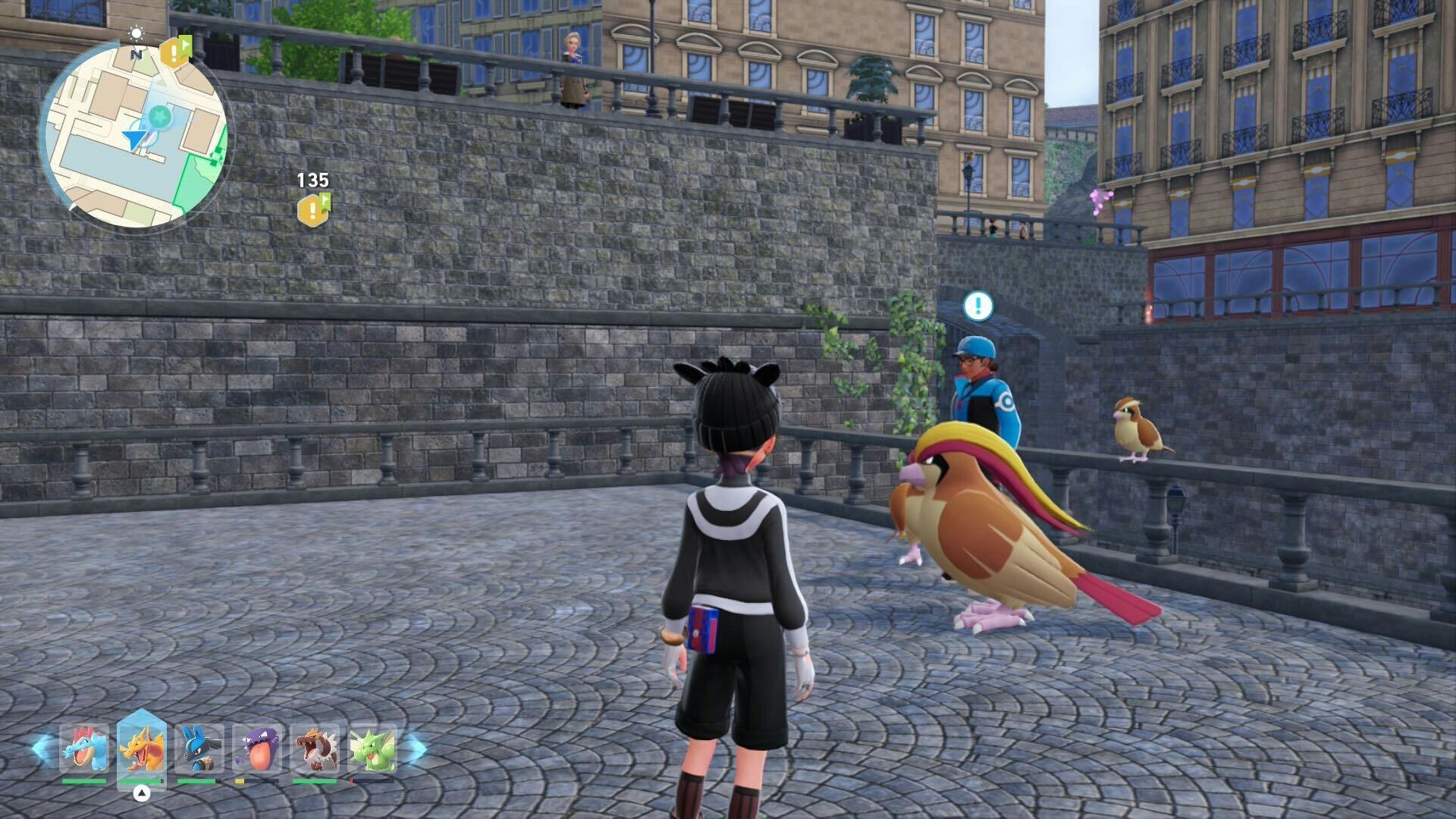Viewport: 1456px width, 819px height.
Task: Switch to Lucario in the party bar
Action: tap(199, 749)
